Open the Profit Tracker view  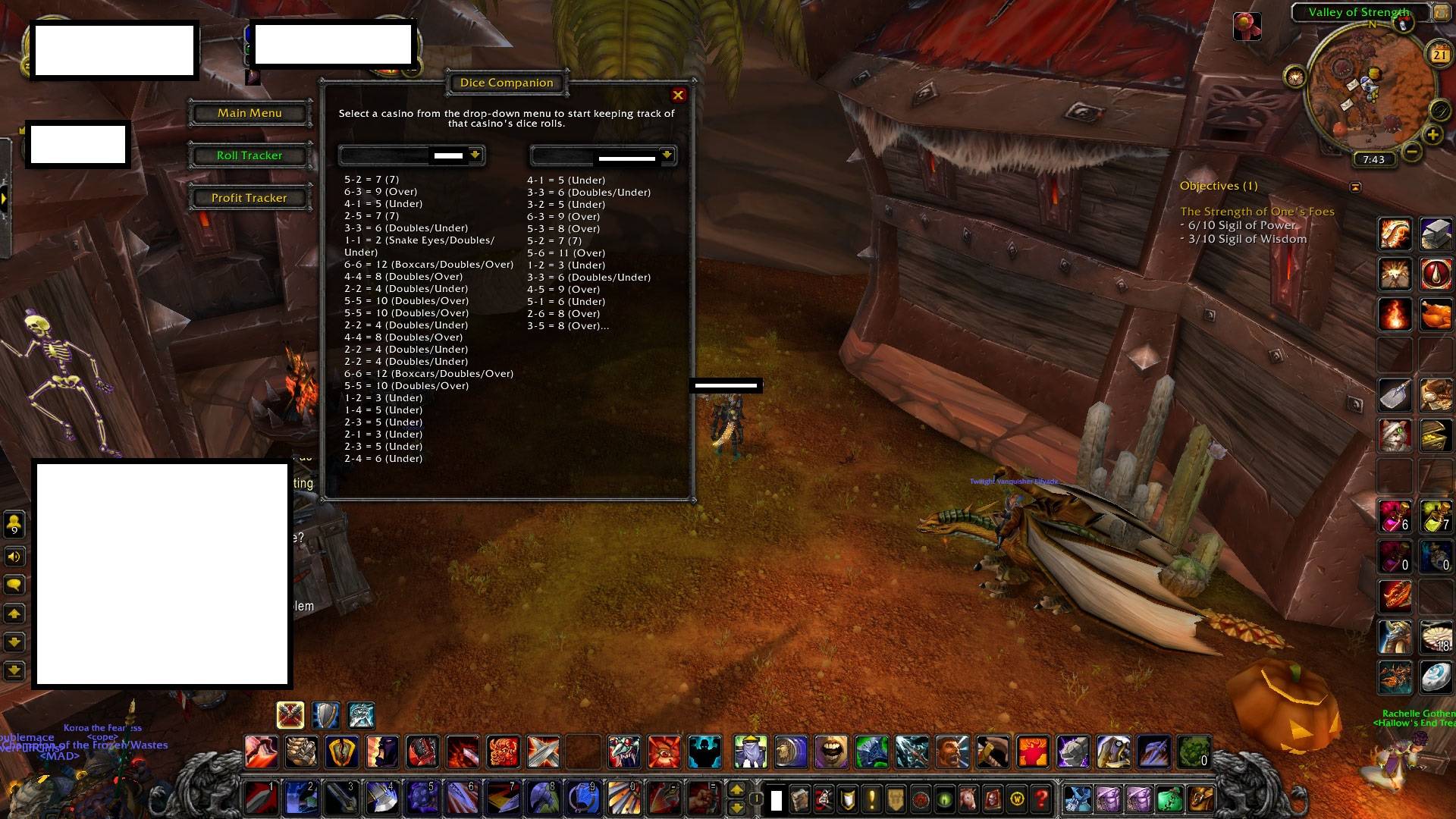[249, 198]
